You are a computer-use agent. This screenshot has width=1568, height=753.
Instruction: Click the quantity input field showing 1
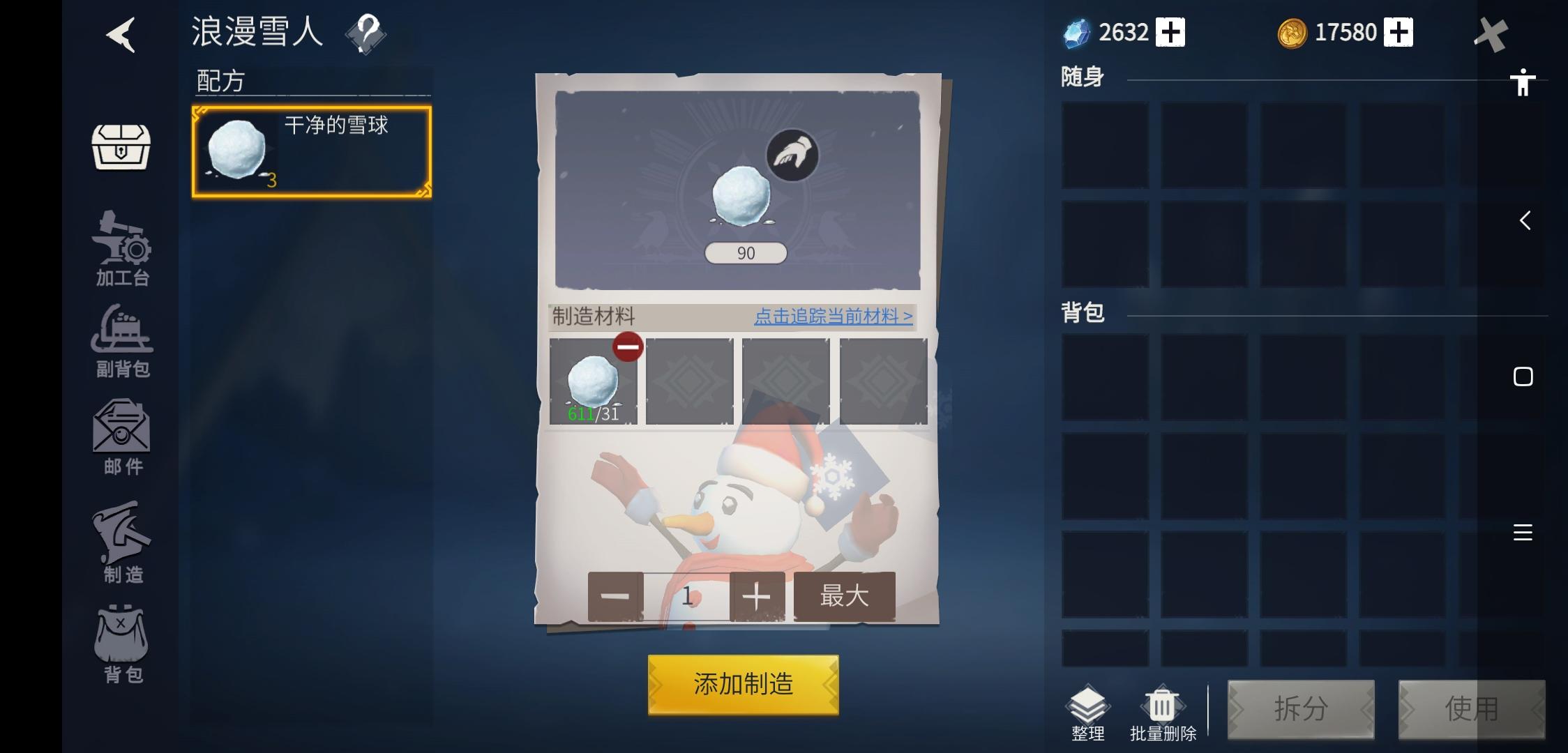click(686, 597)
